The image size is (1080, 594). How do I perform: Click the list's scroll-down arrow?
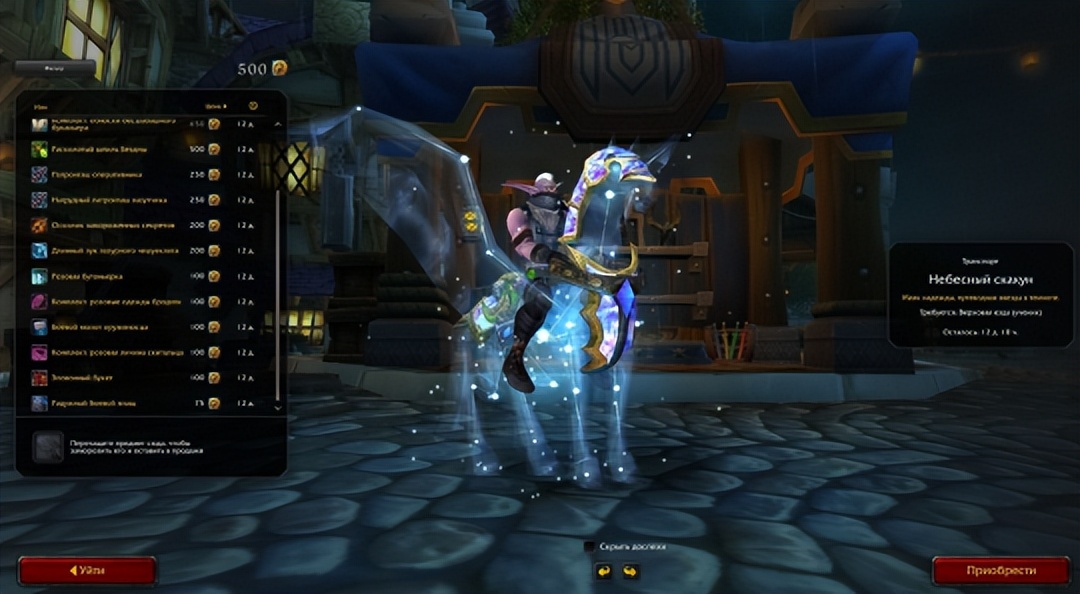click(x=278, y=408)
